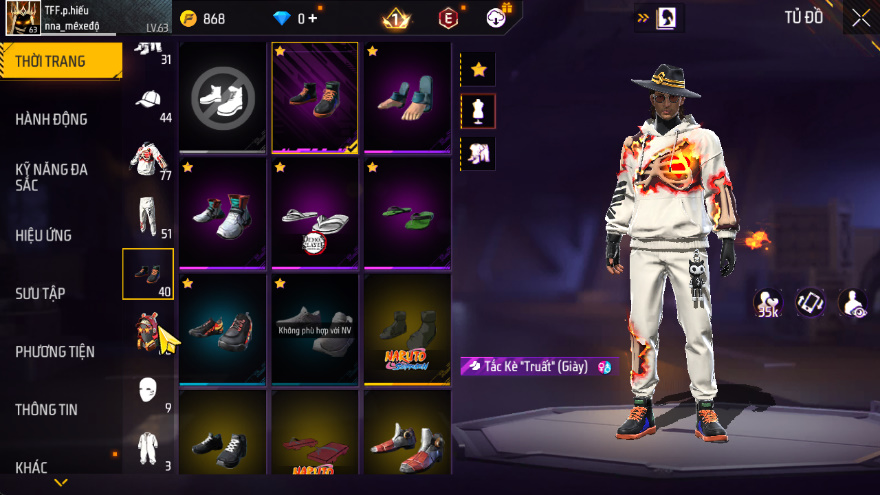The width and height of the screenshot is (880, 495).
Task: Choose the white cap hat category
Action: pos(148,101)
